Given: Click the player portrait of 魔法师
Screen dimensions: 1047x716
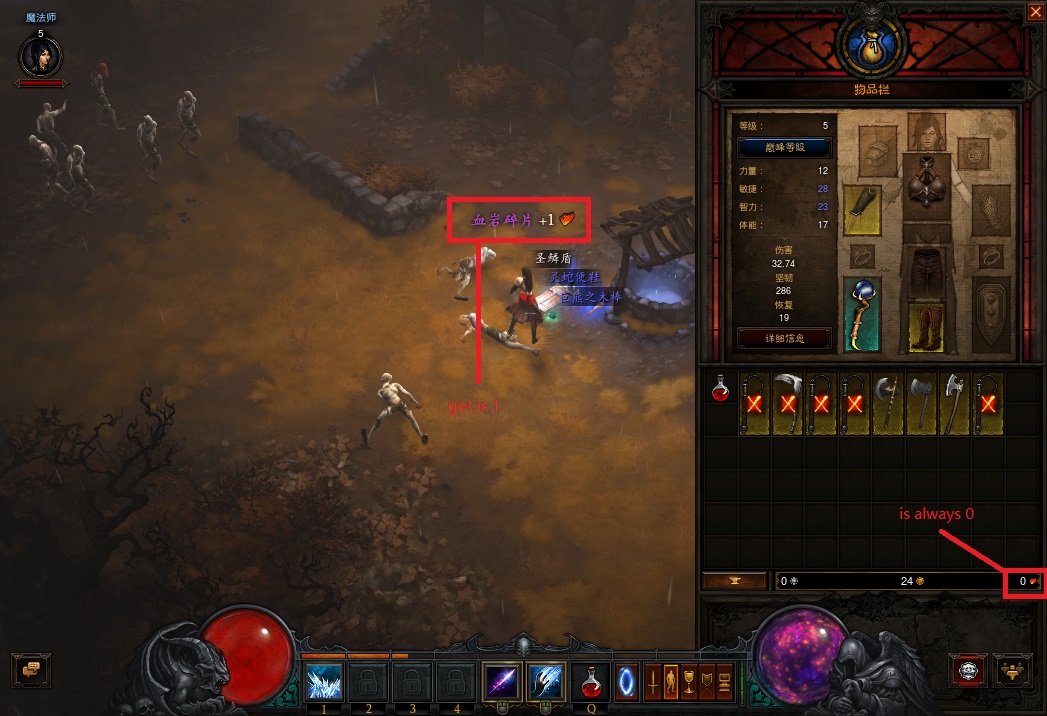Looking at the screenshot, I should click(40, 56).
